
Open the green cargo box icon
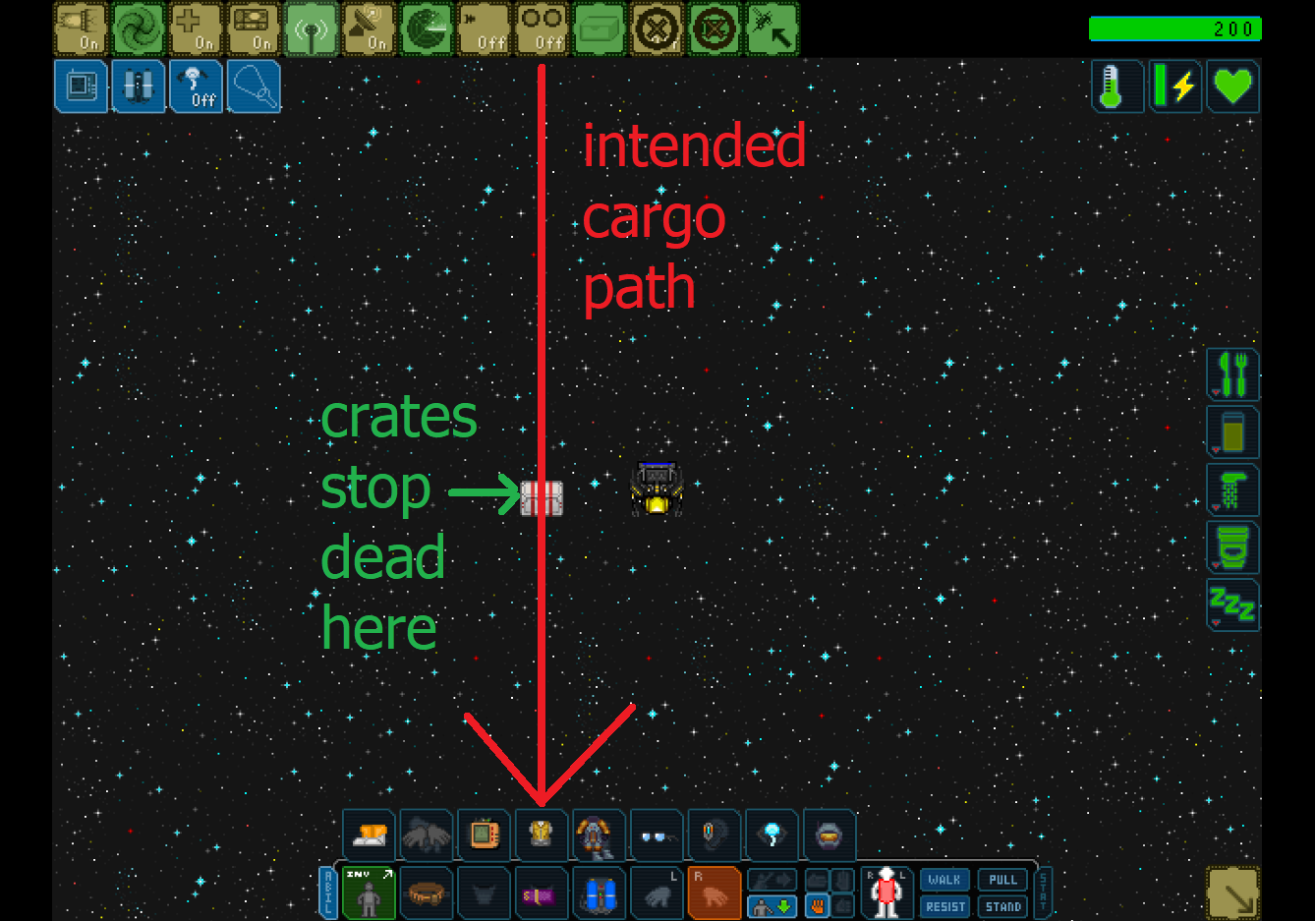tap(600, 29)
